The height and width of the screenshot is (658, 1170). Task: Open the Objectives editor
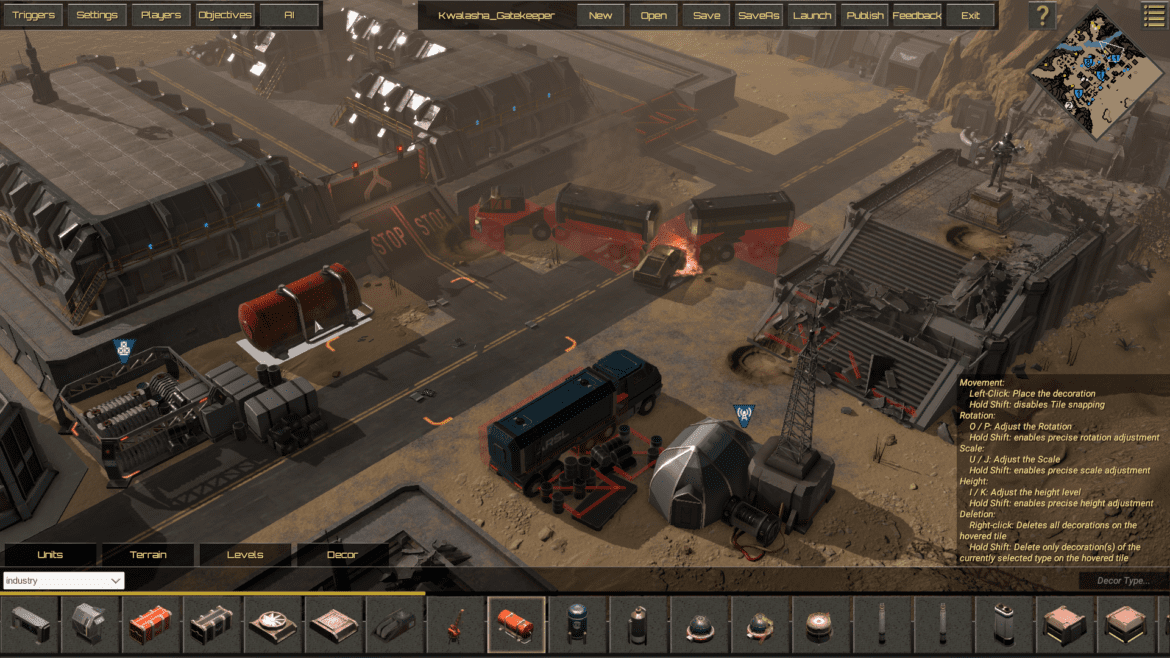224,15
